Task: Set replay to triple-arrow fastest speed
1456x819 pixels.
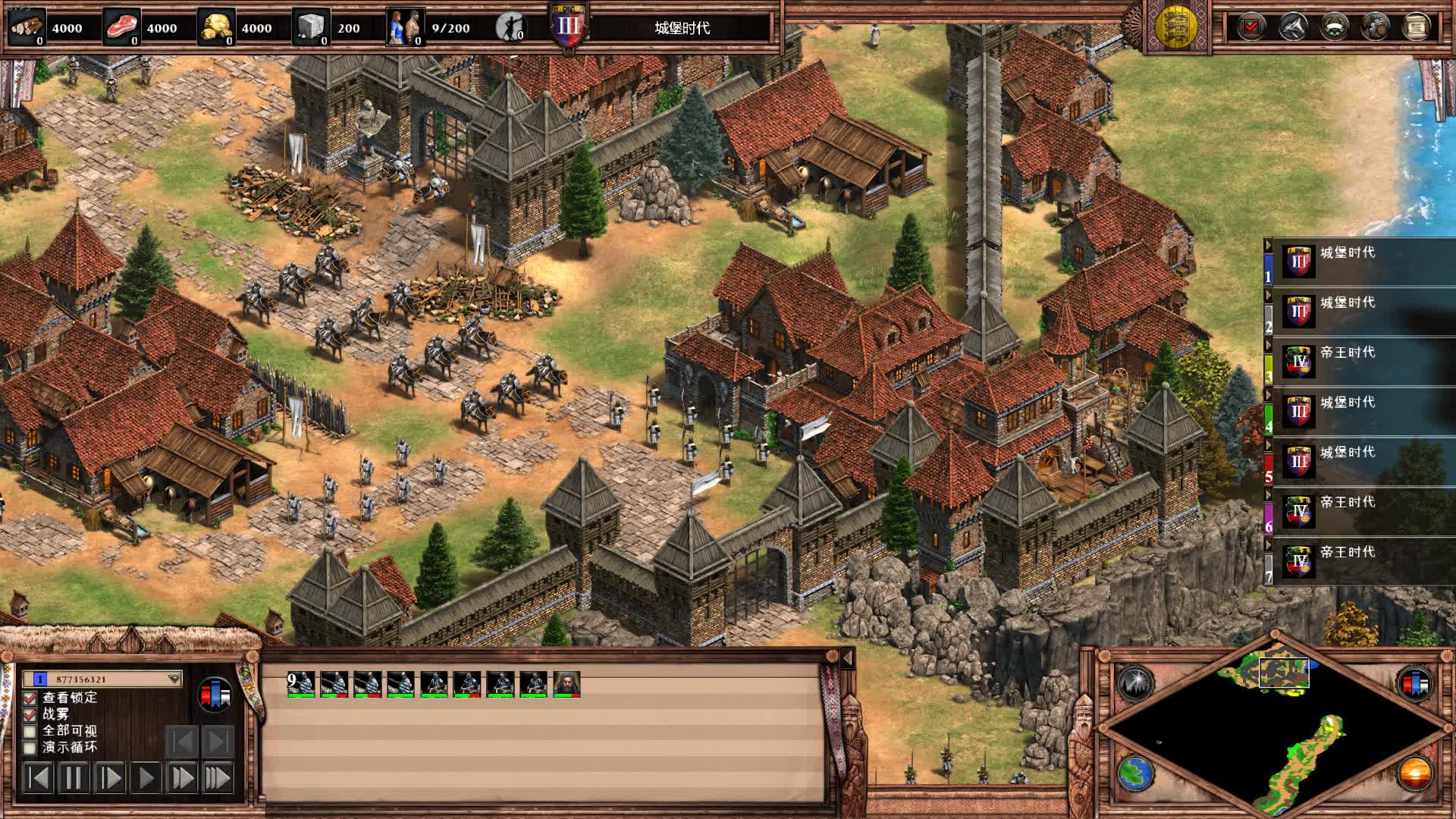Action: point(218,778)
